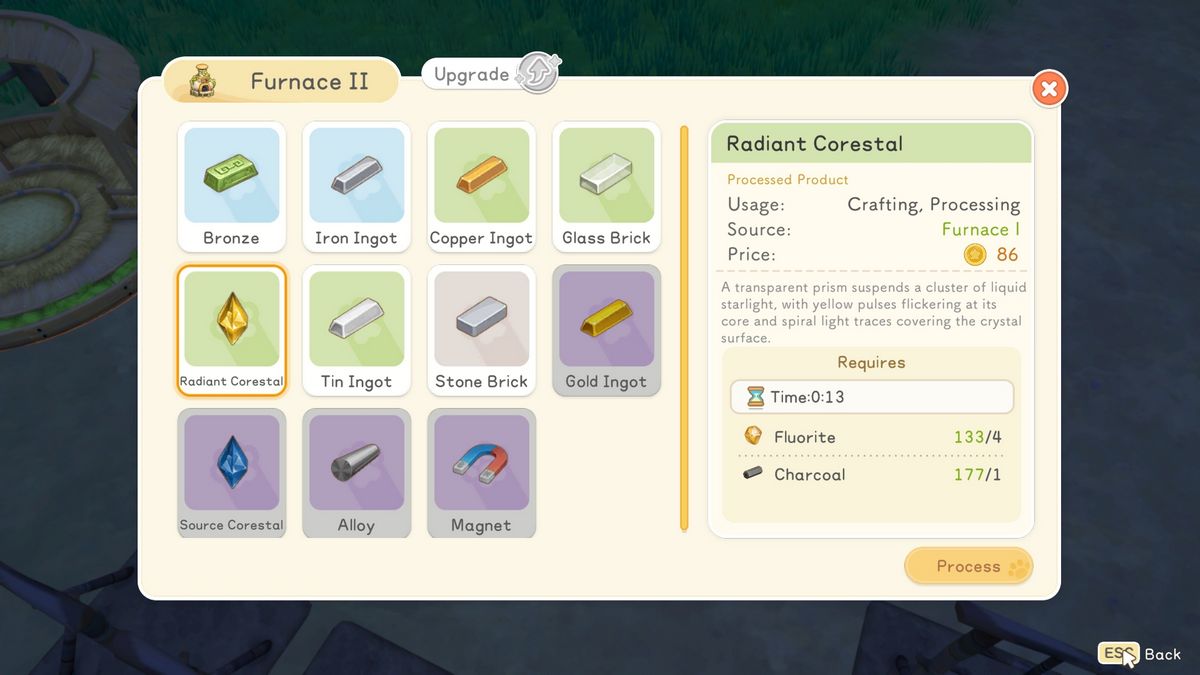The image size is (1200, 675).
Task: Pick the Copper Ingot recipe
Action: (481, 187)
